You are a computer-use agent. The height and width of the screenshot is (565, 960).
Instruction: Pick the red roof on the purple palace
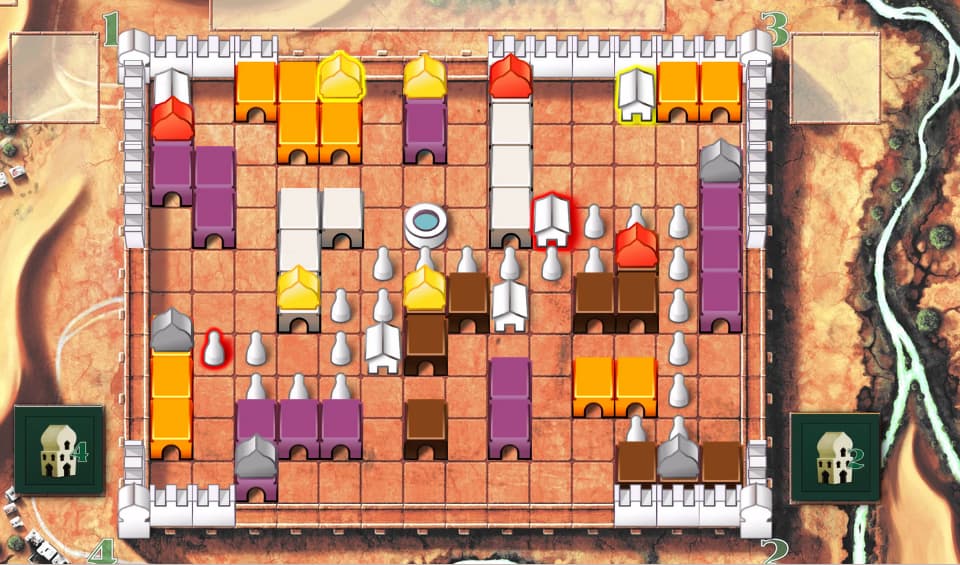click(x=172, y=120)
